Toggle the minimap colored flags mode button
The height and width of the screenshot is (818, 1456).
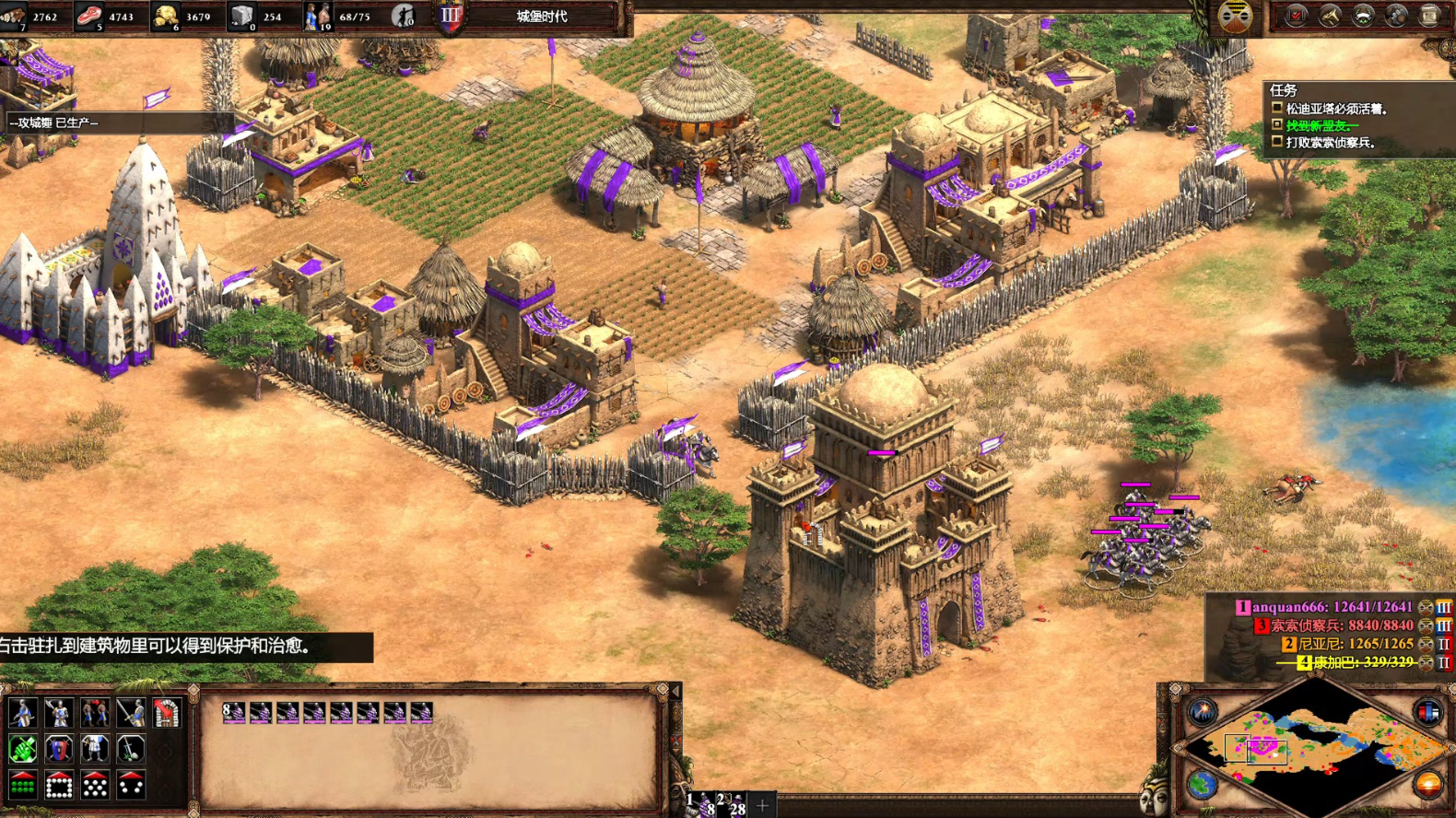(x=1427, y=711)
